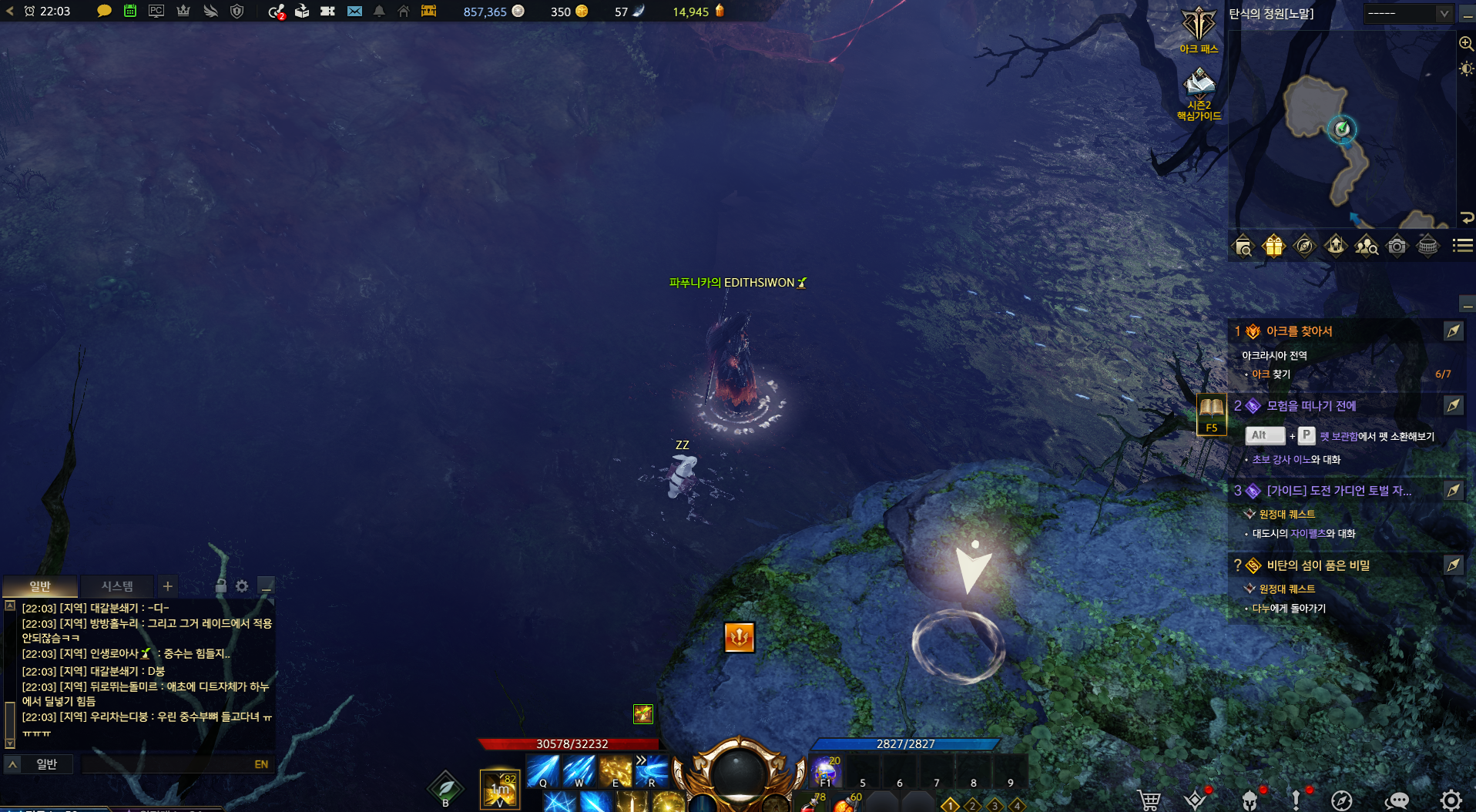Select the 아크를 찾아서 quest tracker entry

point(1299,331)
